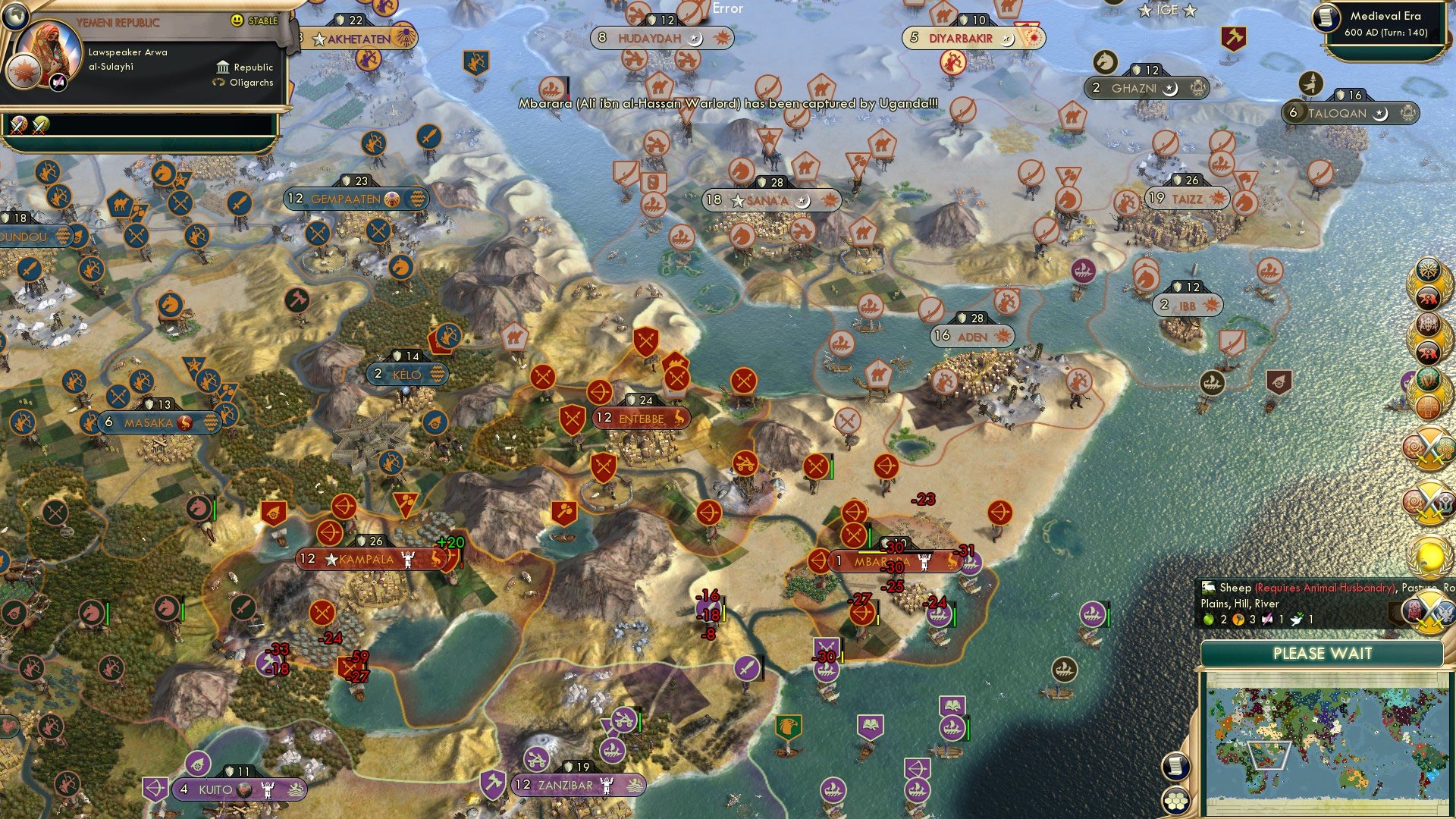The width and height of the screenshot is (1456, 819).
Task: Click the Oligarchs policy icon
Action: point(217,82)
